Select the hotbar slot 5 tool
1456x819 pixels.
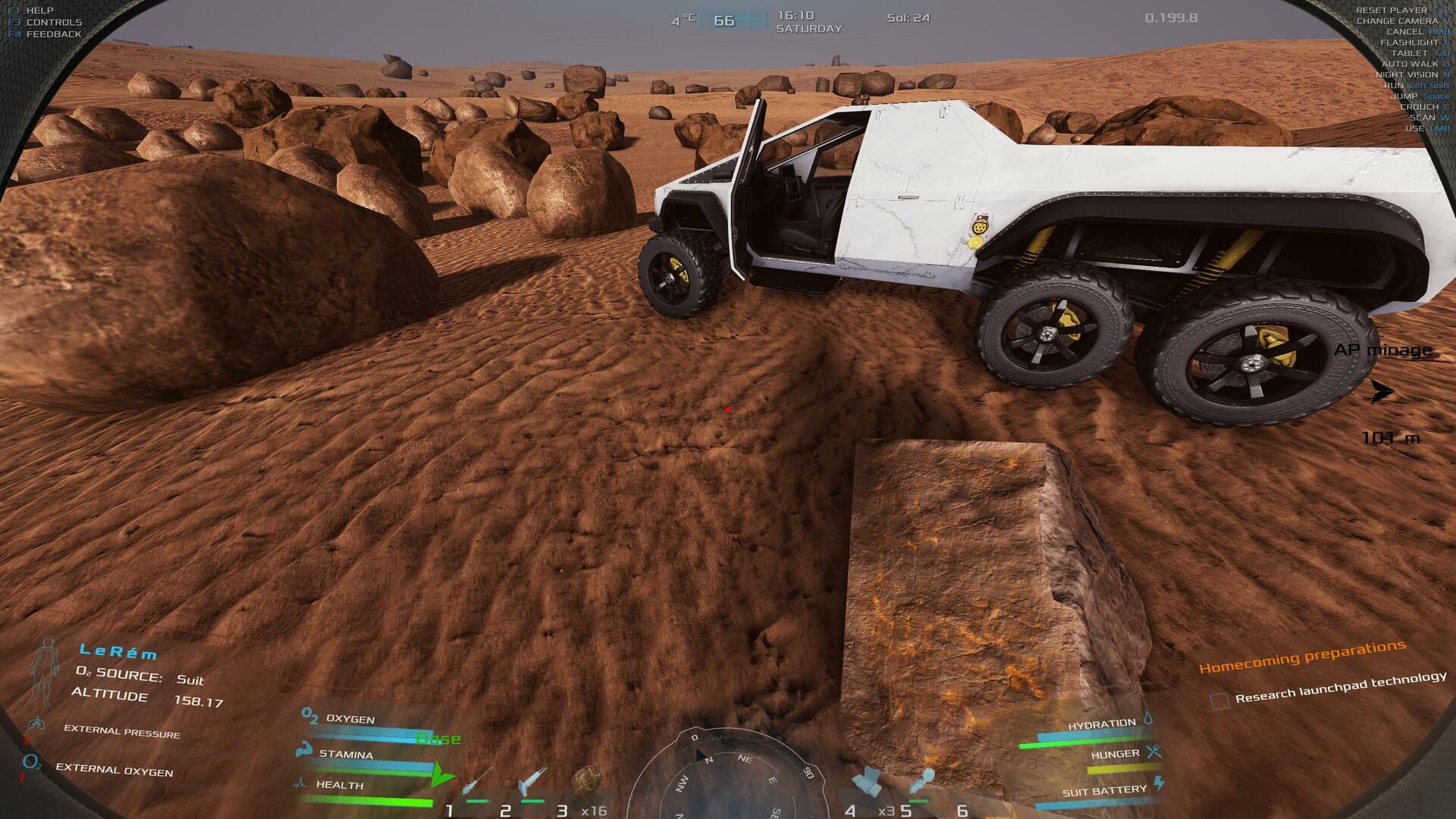[921, 781]
